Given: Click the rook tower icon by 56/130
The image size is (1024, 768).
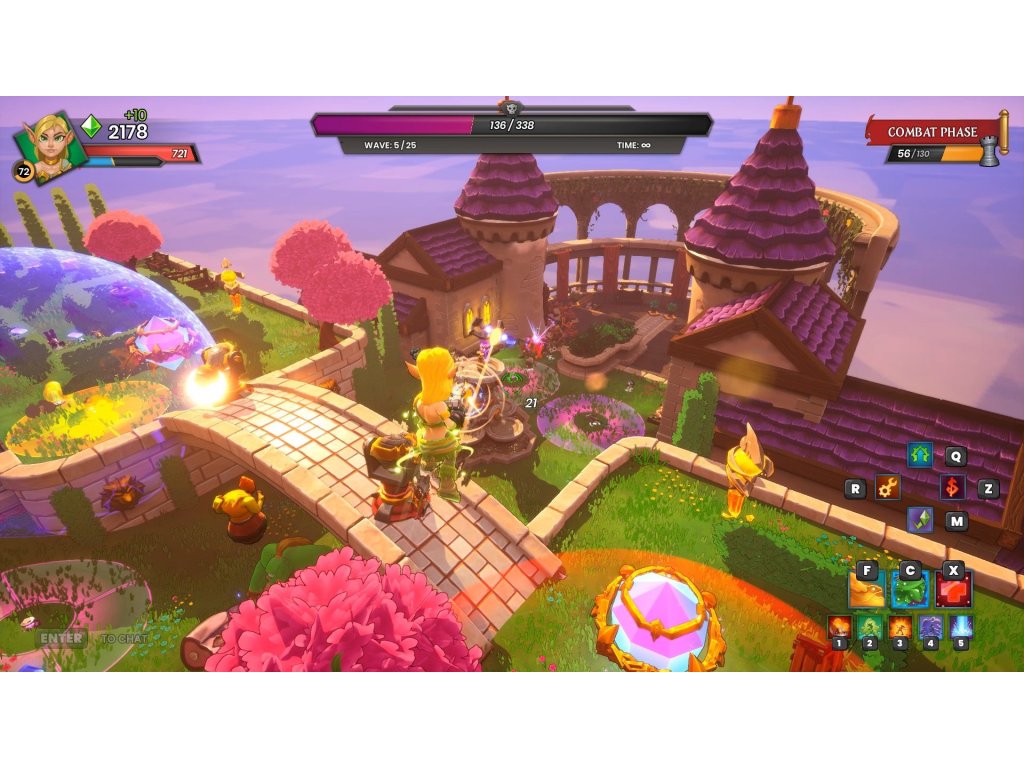Looking at the screenshot, I should (989, 153).
